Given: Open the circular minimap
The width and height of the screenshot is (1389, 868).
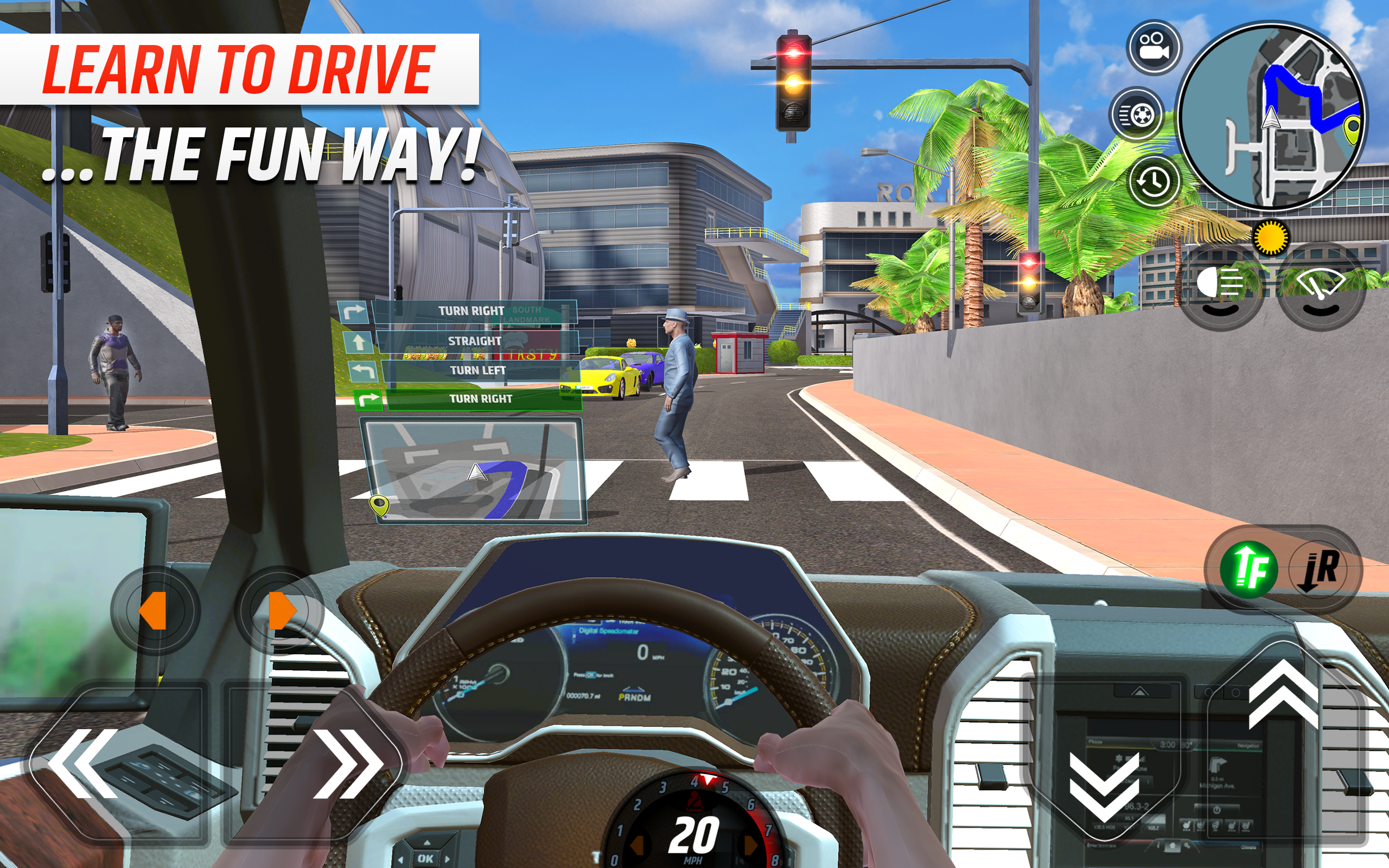Looking at the screenshot, I should 1272,116.
